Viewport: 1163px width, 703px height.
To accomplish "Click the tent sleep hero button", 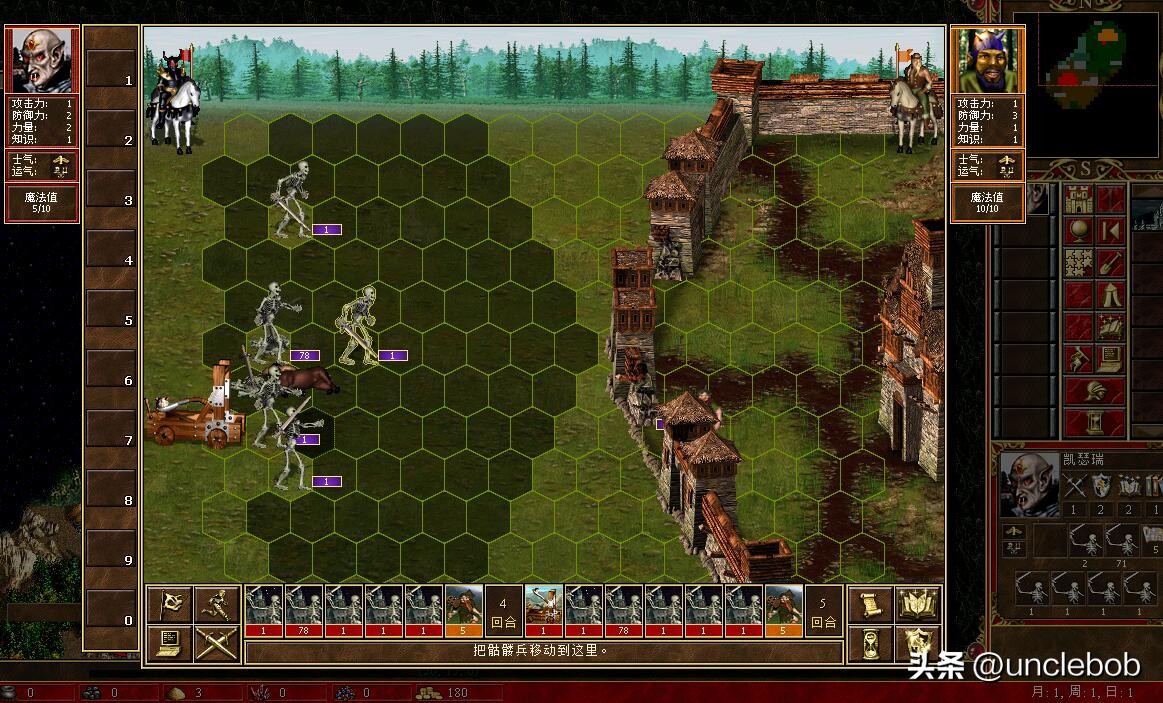I will coord(1111,296).
